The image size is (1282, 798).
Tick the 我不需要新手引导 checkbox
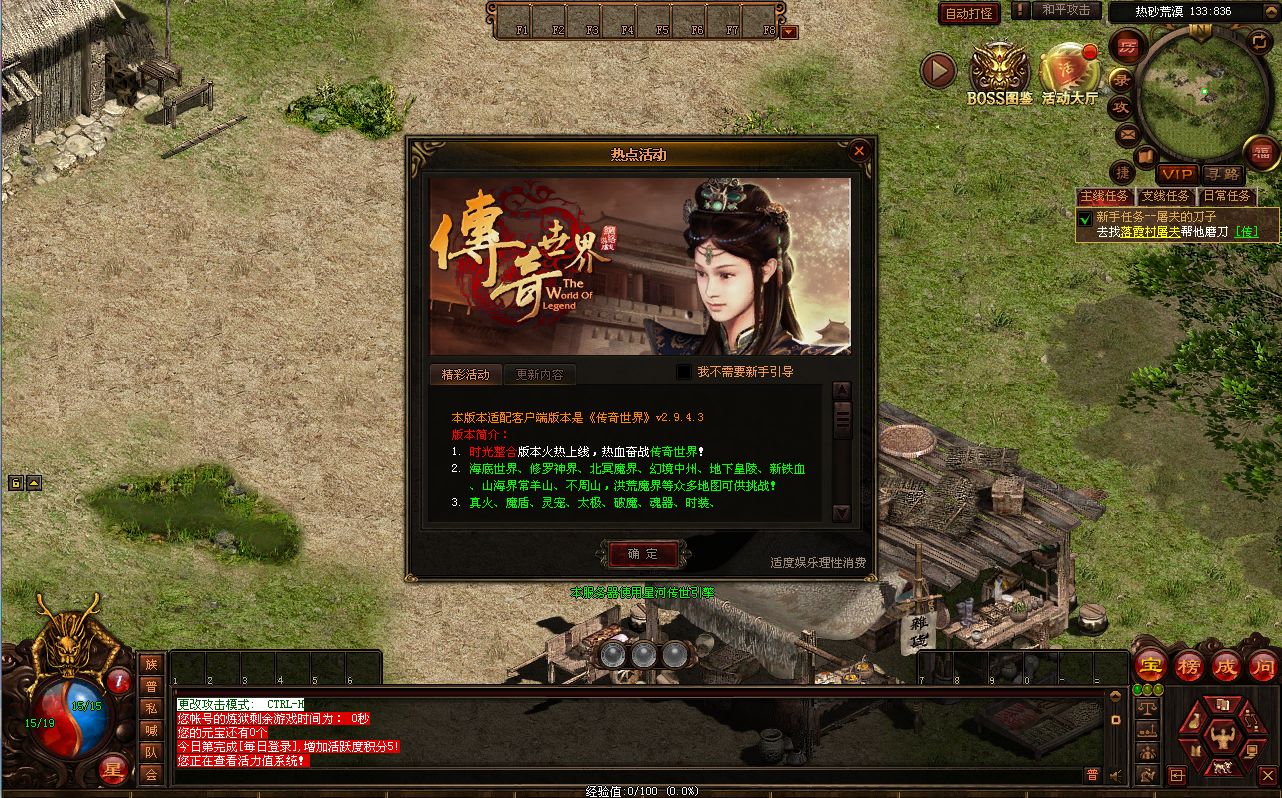point(684,372)
